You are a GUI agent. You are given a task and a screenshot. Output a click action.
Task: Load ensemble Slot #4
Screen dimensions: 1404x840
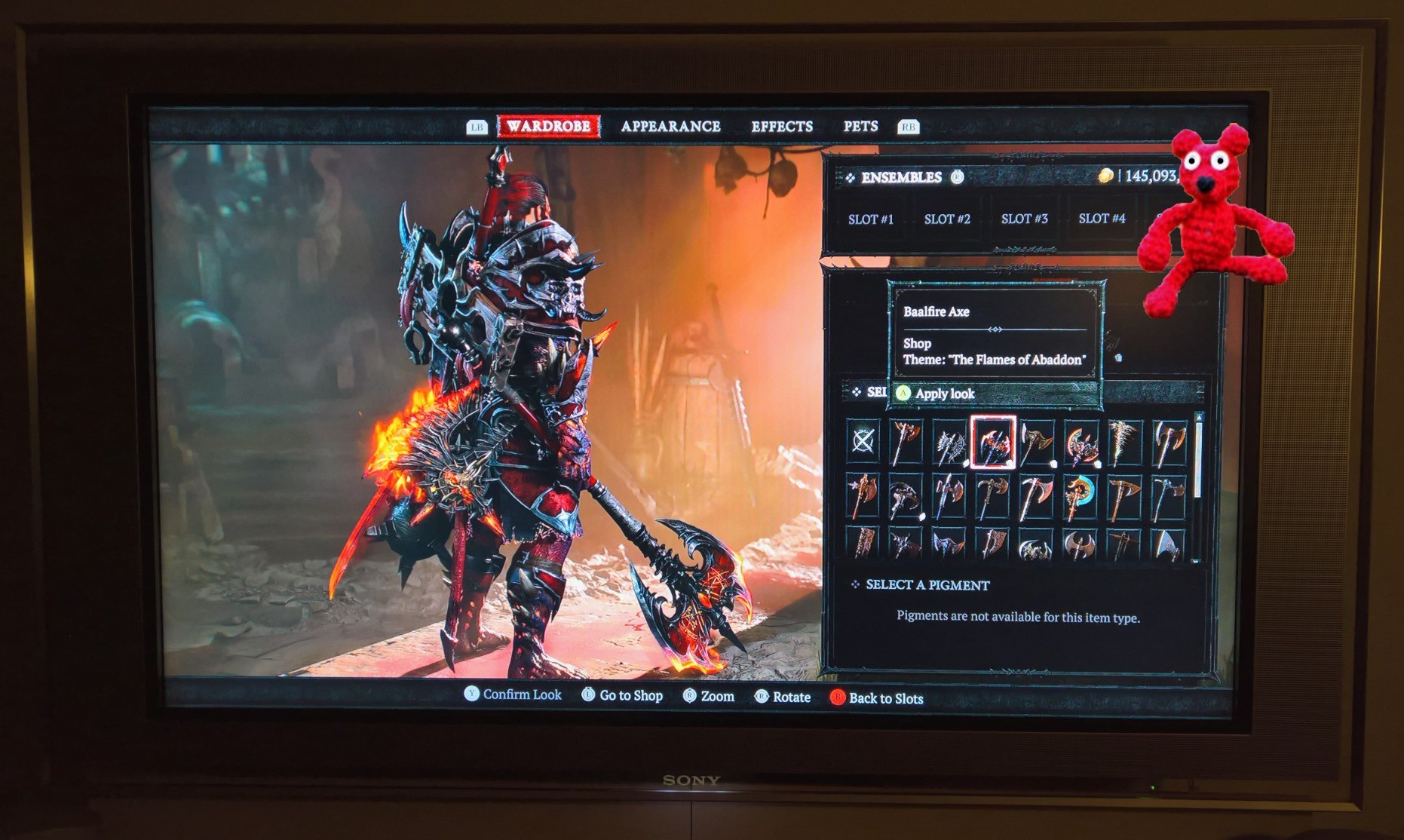click(1102, 219)
